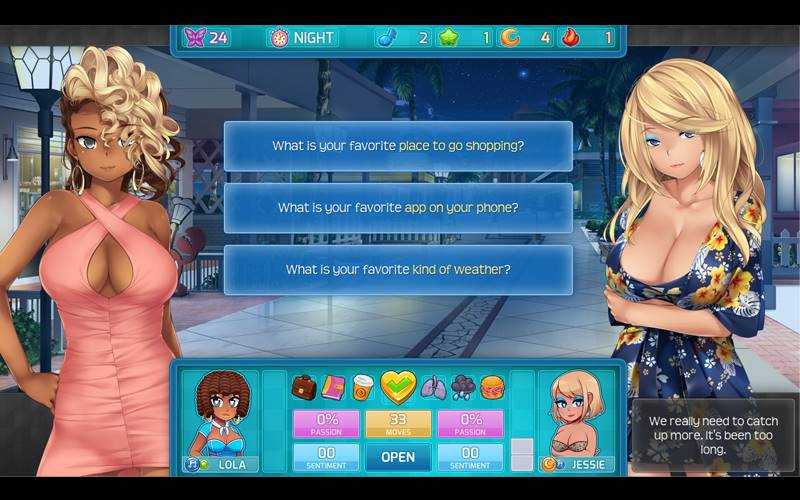Viewport: 800px width, 500px height.
Task: Click the golden heart checkmark icon
Action: [x=397, y=386]
